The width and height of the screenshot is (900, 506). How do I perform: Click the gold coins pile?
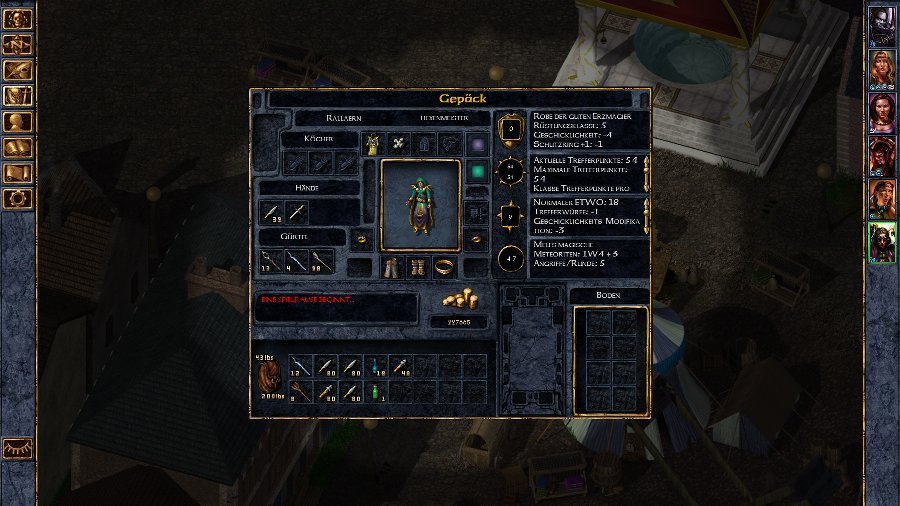(459, 299)
